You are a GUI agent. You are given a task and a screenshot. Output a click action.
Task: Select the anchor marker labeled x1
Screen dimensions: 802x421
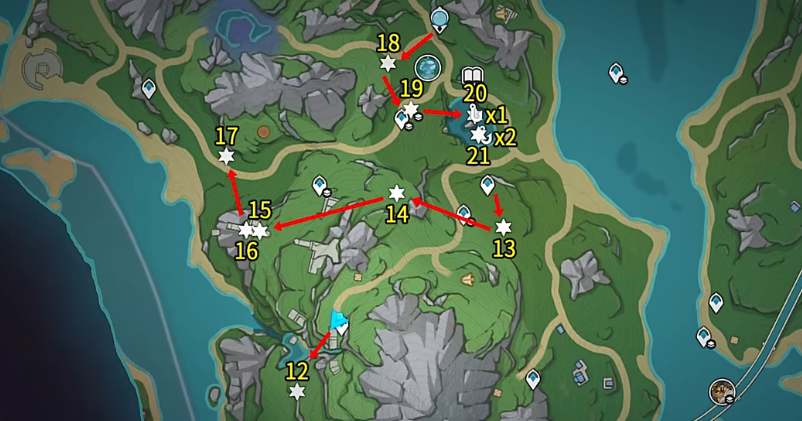474,114
